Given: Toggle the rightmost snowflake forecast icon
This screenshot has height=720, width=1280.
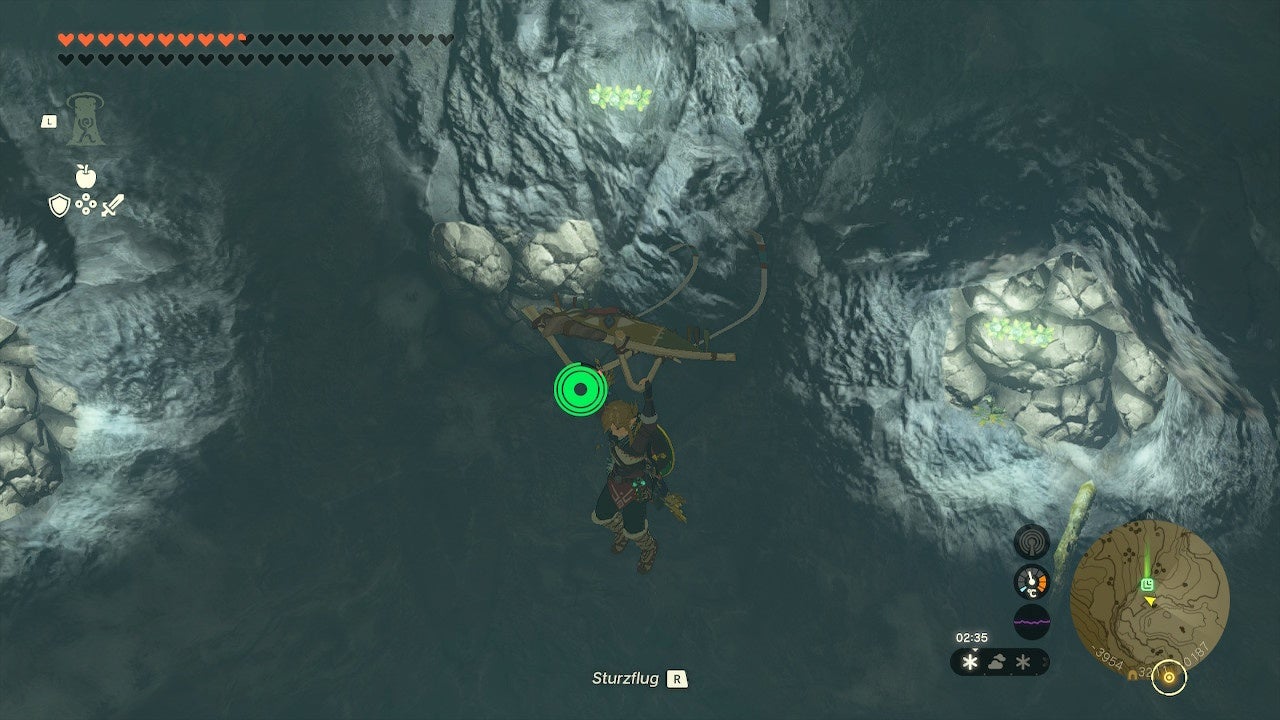Looking at the screenshot, I should point(1023,661).
